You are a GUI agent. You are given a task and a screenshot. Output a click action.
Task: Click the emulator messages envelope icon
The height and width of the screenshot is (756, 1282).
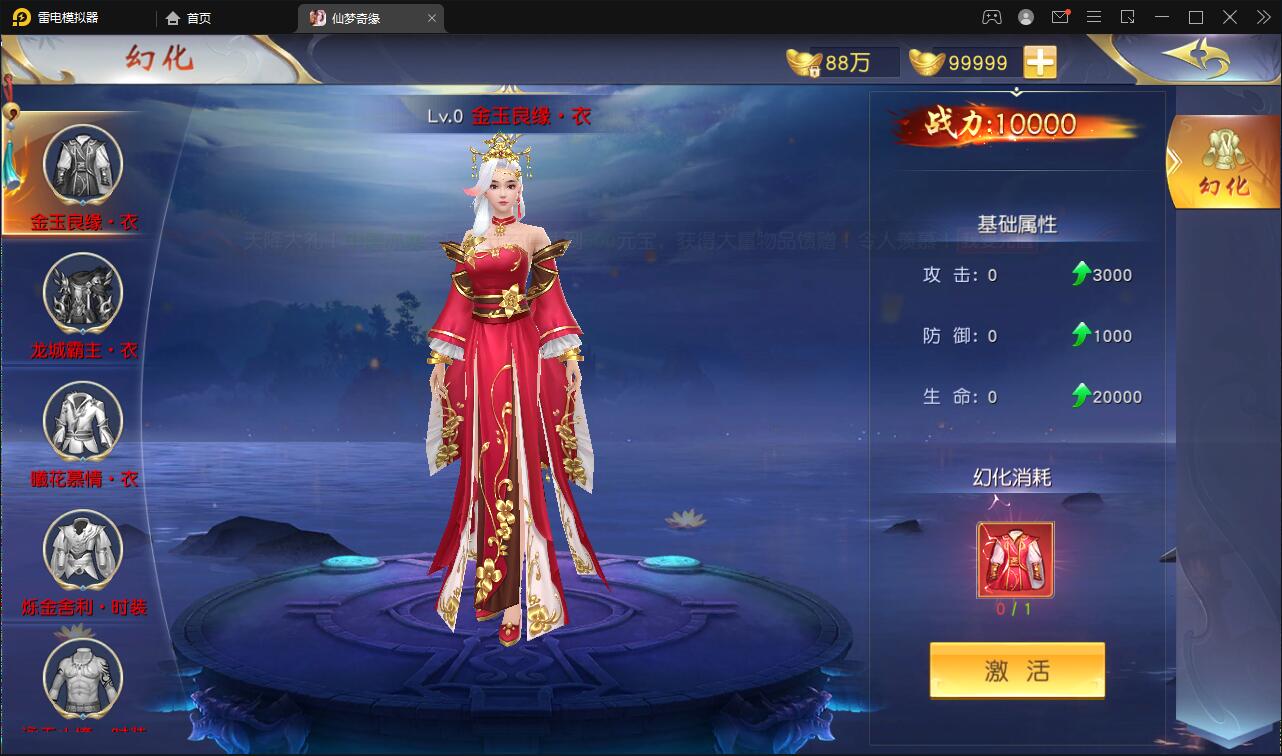1061,17
